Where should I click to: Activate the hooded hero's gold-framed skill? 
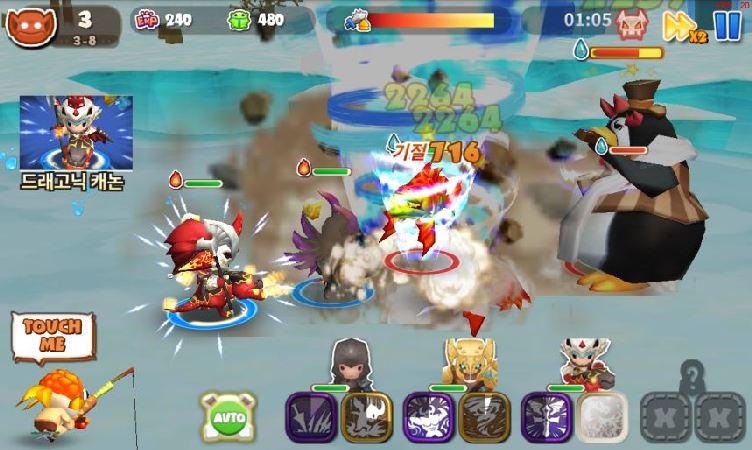366,415
